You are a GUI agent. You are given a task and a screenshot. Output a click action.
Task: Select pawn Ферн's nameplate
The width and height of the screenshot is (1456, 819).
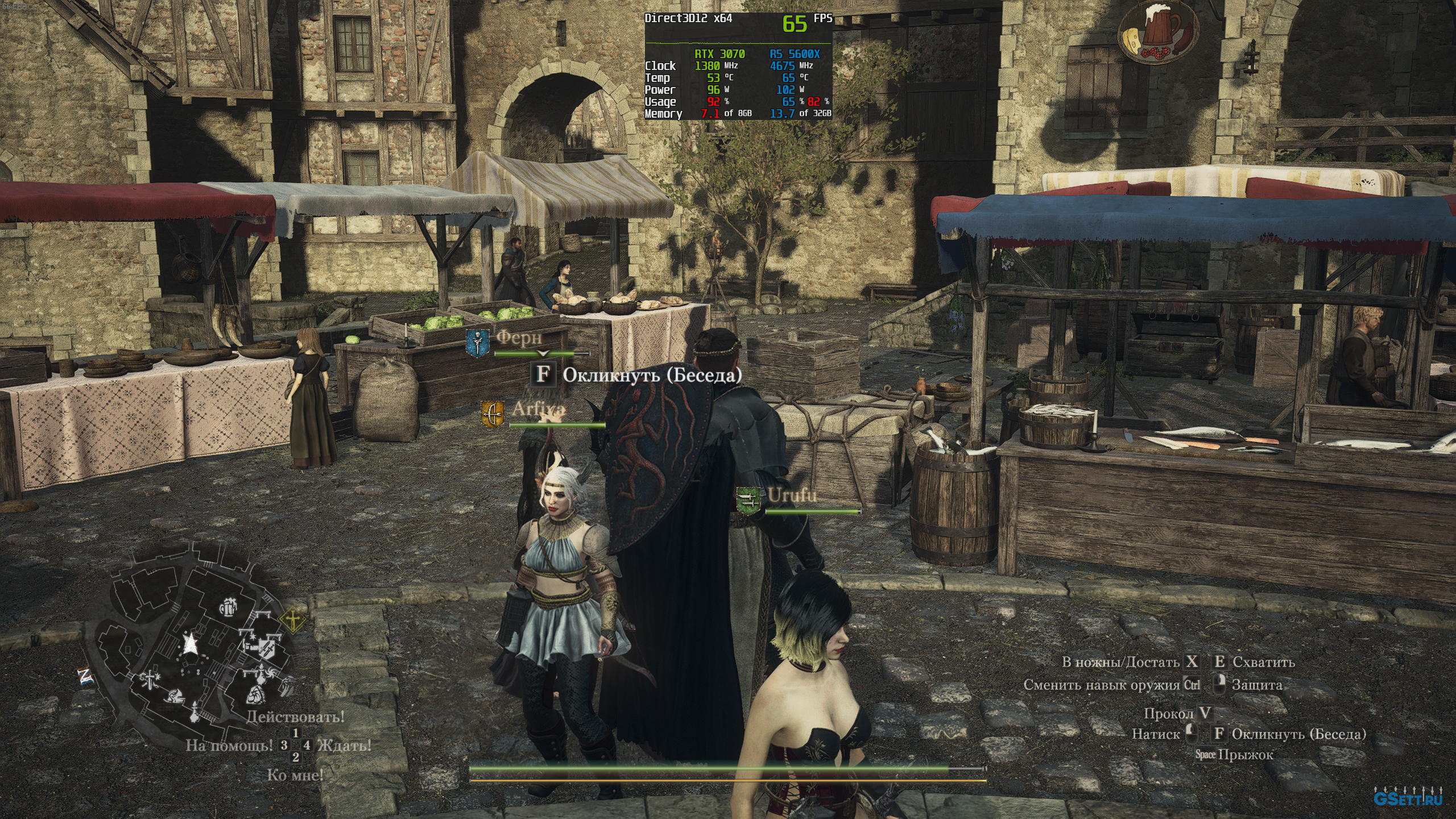coord(519,338)
